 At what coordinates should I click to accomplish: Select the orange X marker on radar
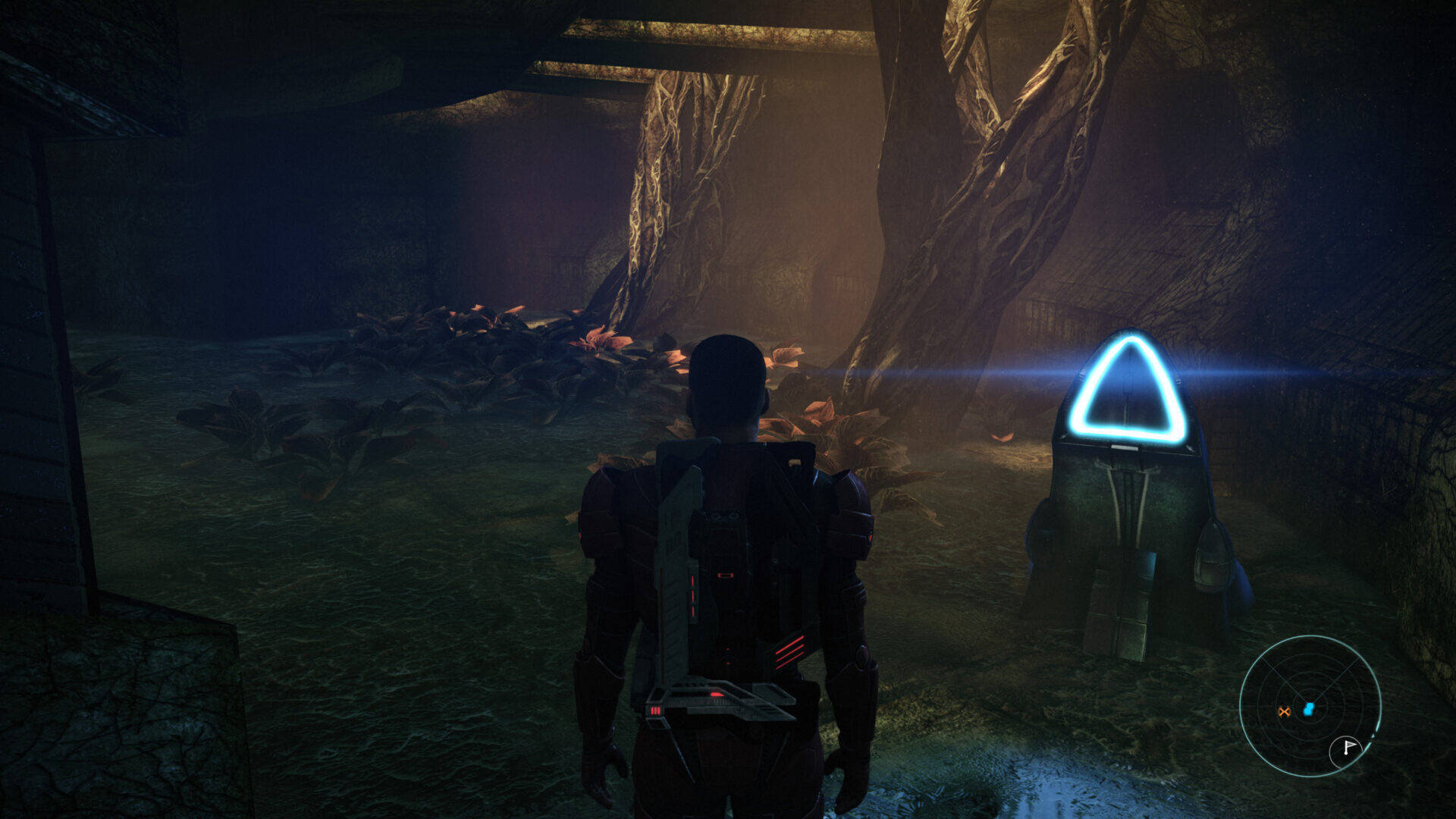1284,711
